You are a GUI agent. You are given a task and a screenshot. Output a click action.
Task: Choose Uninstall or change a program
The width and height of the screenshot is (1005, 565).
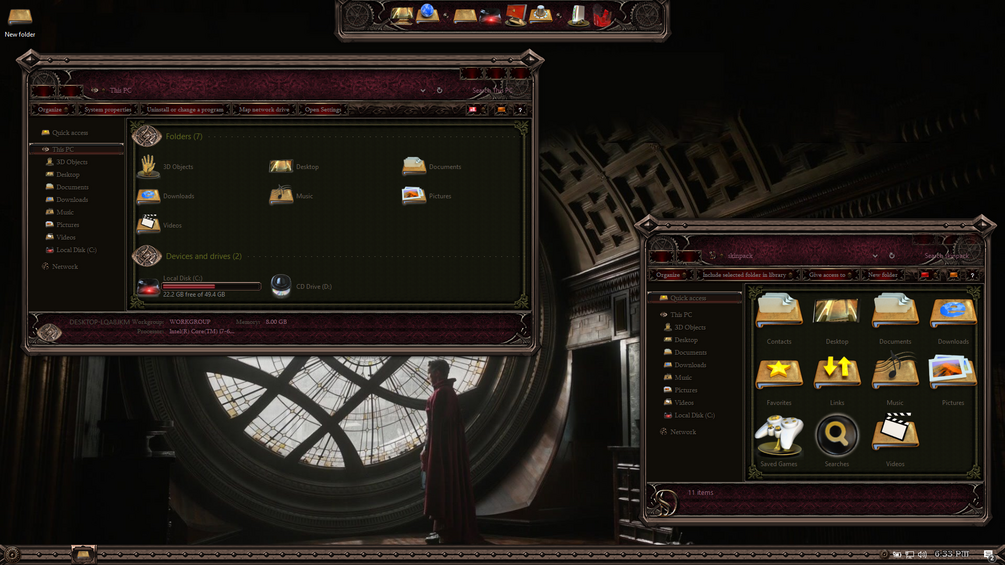[185, 110]
